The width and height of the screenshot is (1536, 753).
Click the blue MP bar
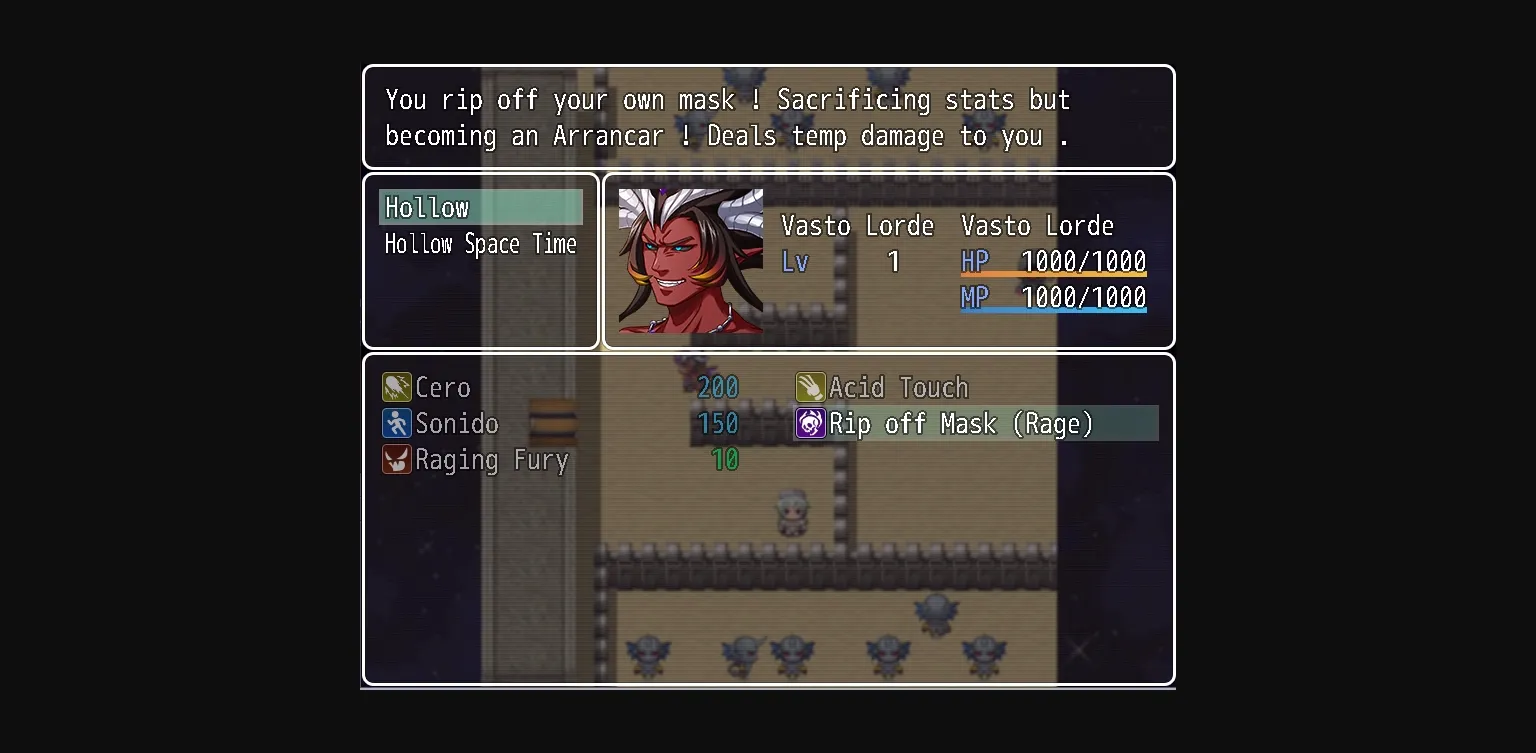(x=1053, y=310)
